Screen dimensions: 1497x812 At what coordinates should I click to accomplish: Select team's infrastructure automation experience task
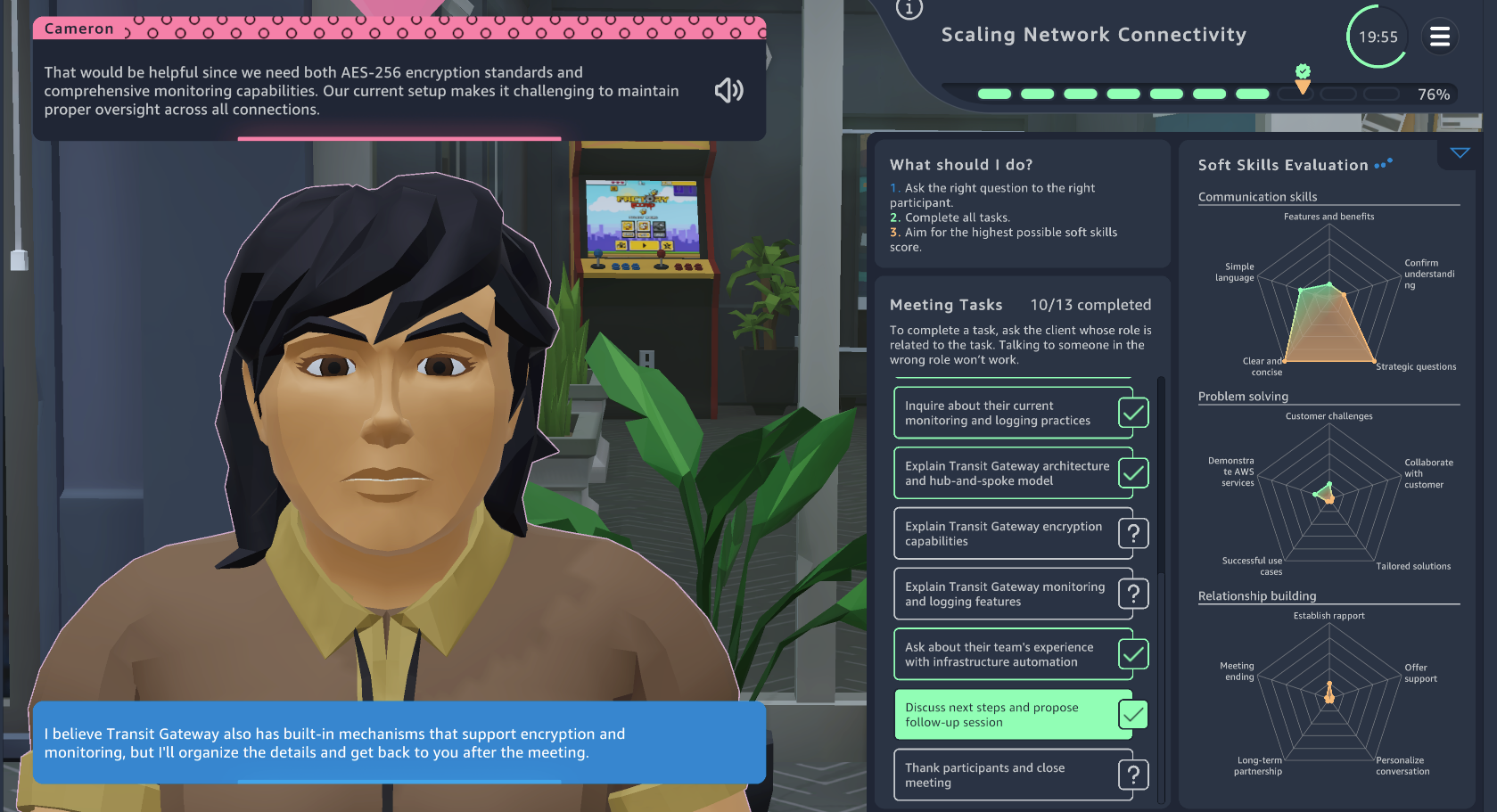[x=1013, y=654]
